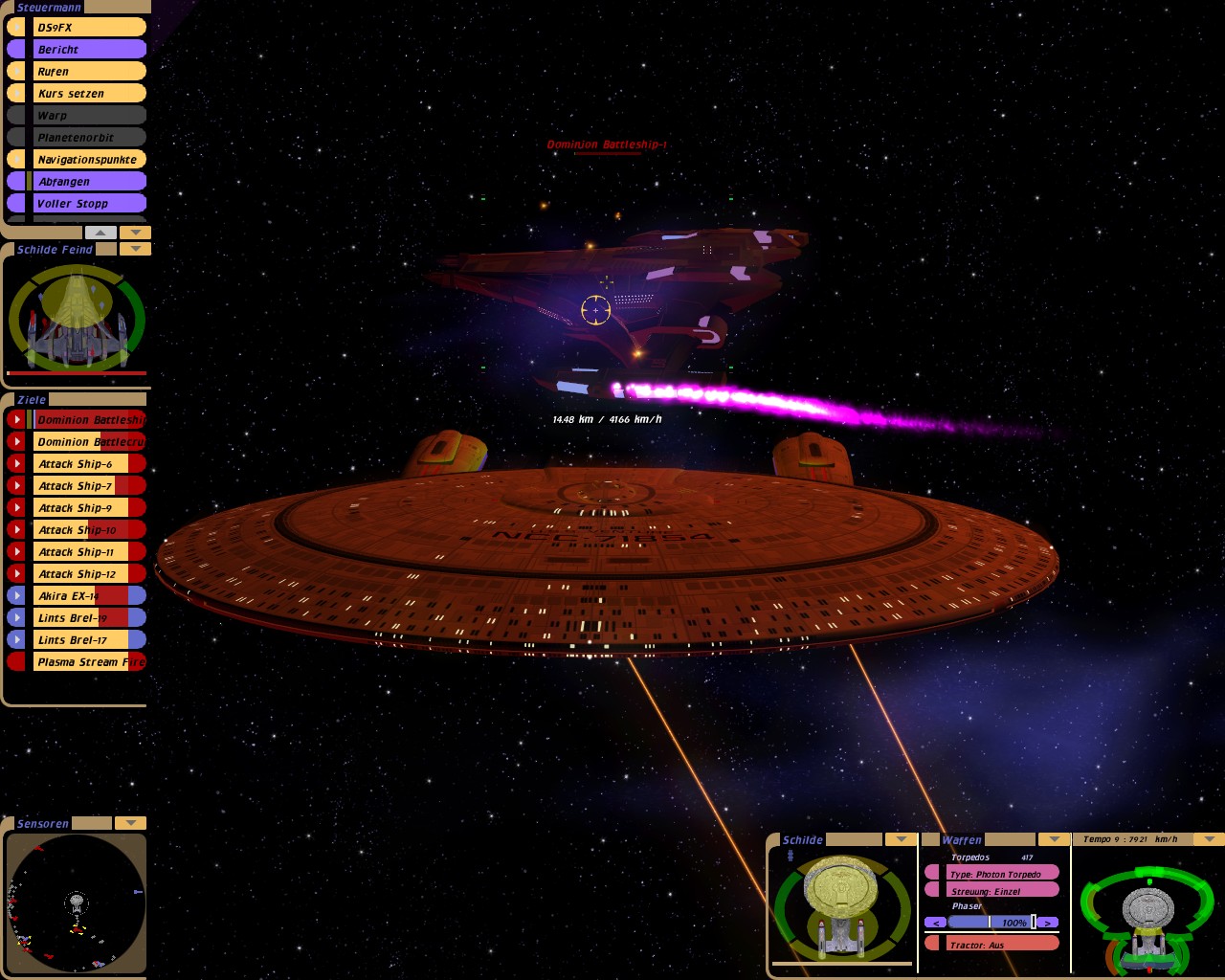Toggle the Tractor: Aus beam button
This screenshot has height=980, width=1225.
(x=1000, y=945)
